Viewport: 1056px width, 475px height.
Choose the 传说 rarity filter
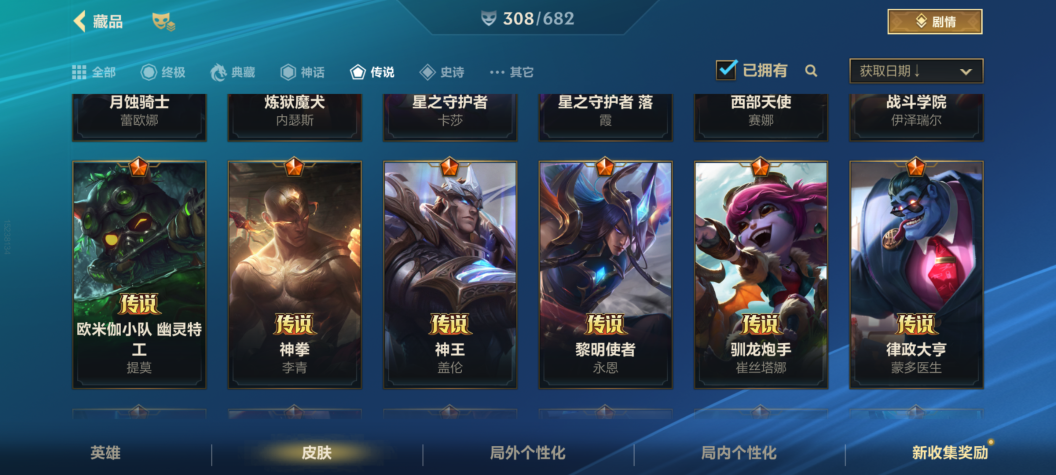pos(372,72)
